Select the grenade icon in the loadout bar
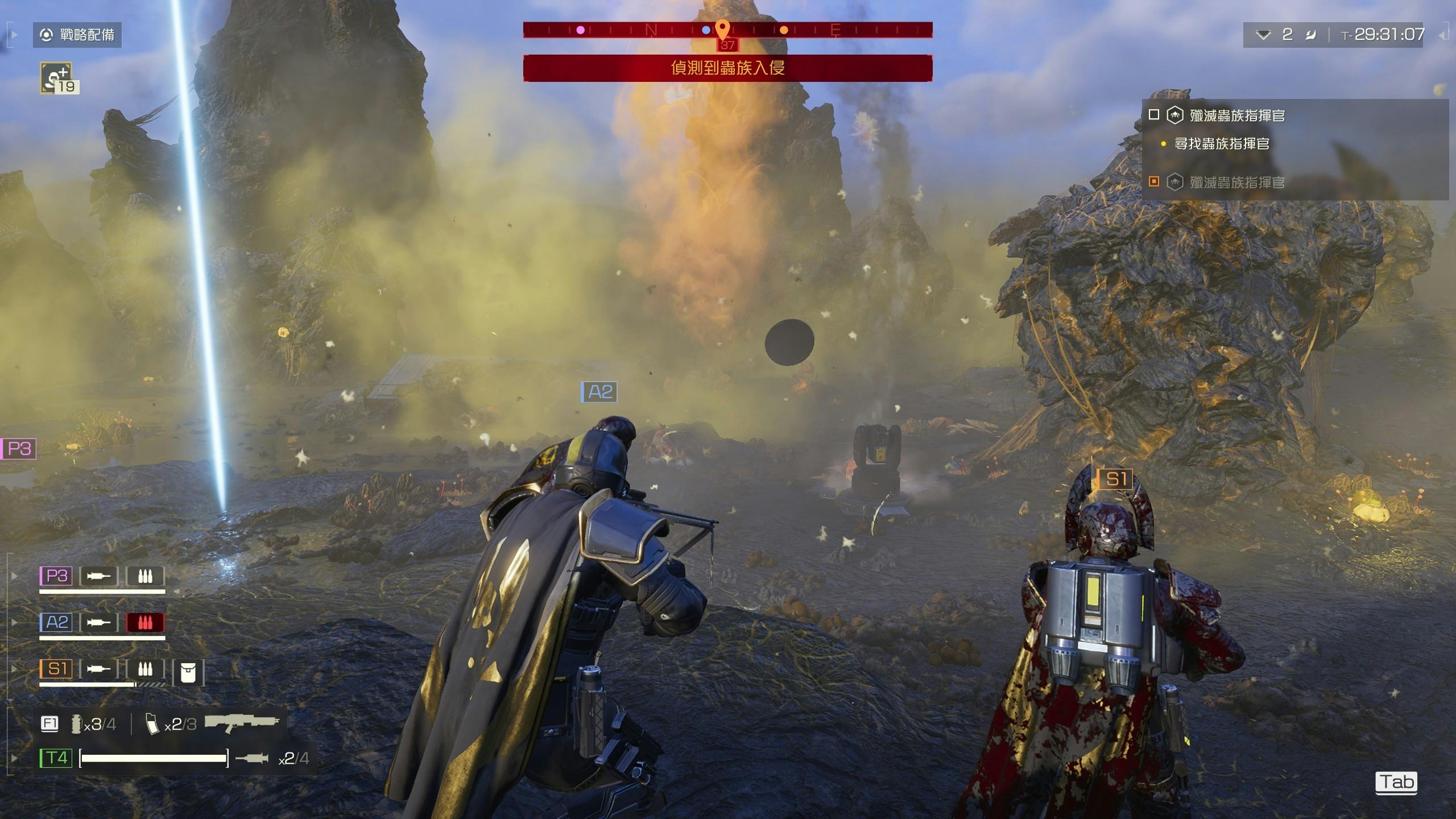This screenshot has height=819, width=1456. 76,723
